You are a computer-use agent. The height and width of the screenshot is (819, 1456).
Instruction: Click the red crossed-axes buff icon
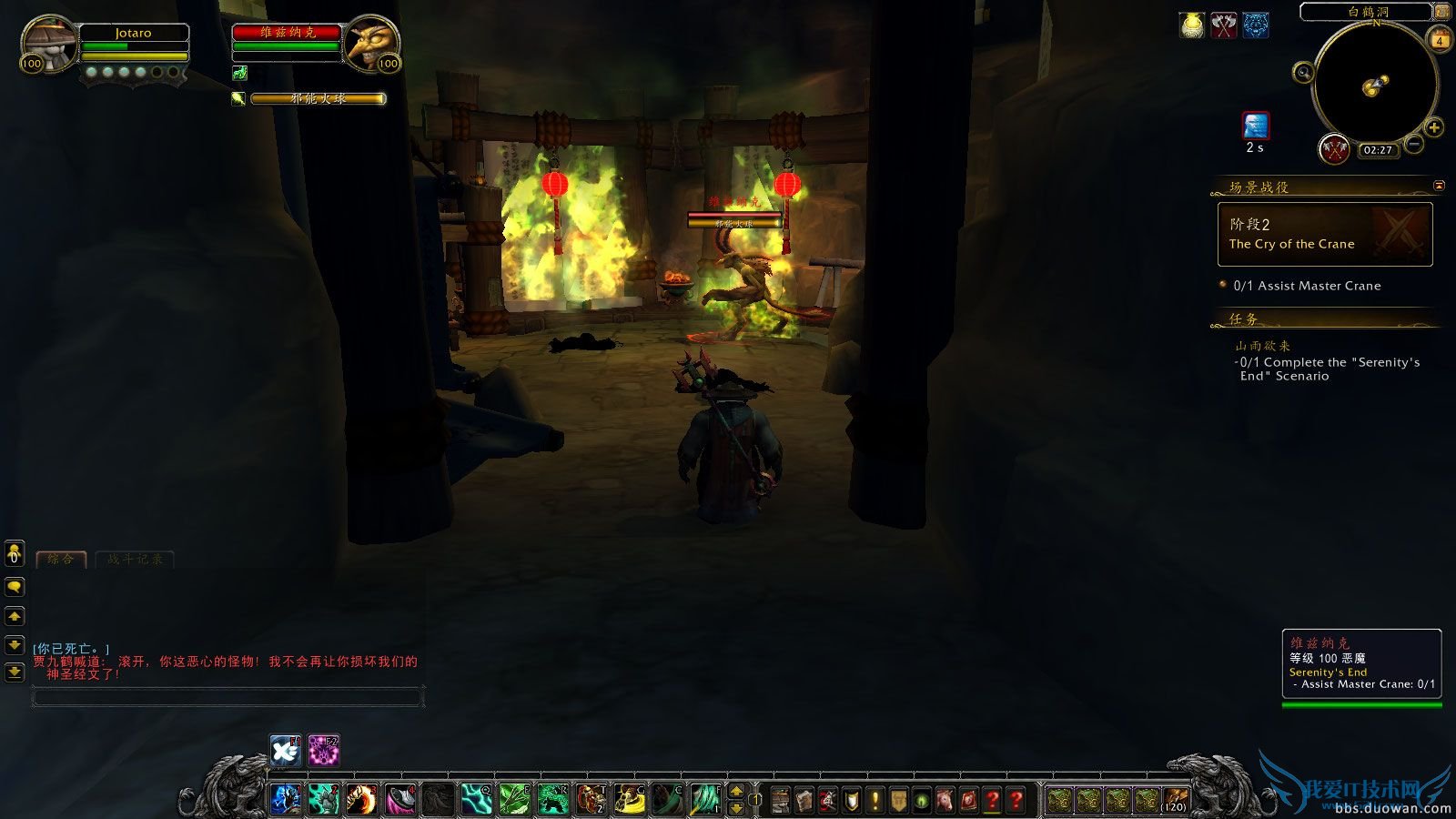pos(1223,23)
